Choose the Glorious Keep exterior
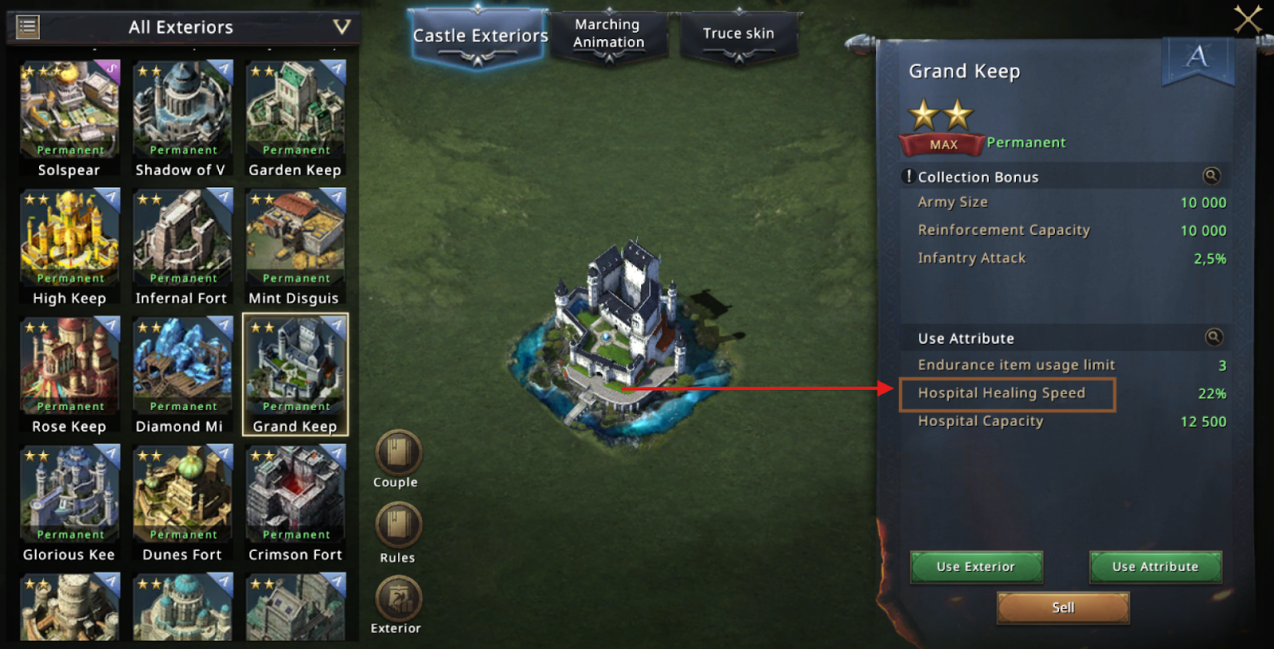Image resolution: width=1274 pixels, height=649 pixels. (69, 495)
